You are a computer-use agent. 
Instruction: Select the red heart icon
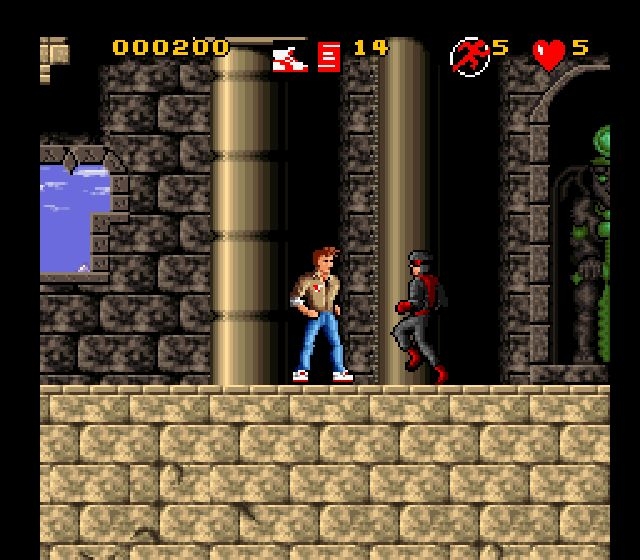click(549, 55)
